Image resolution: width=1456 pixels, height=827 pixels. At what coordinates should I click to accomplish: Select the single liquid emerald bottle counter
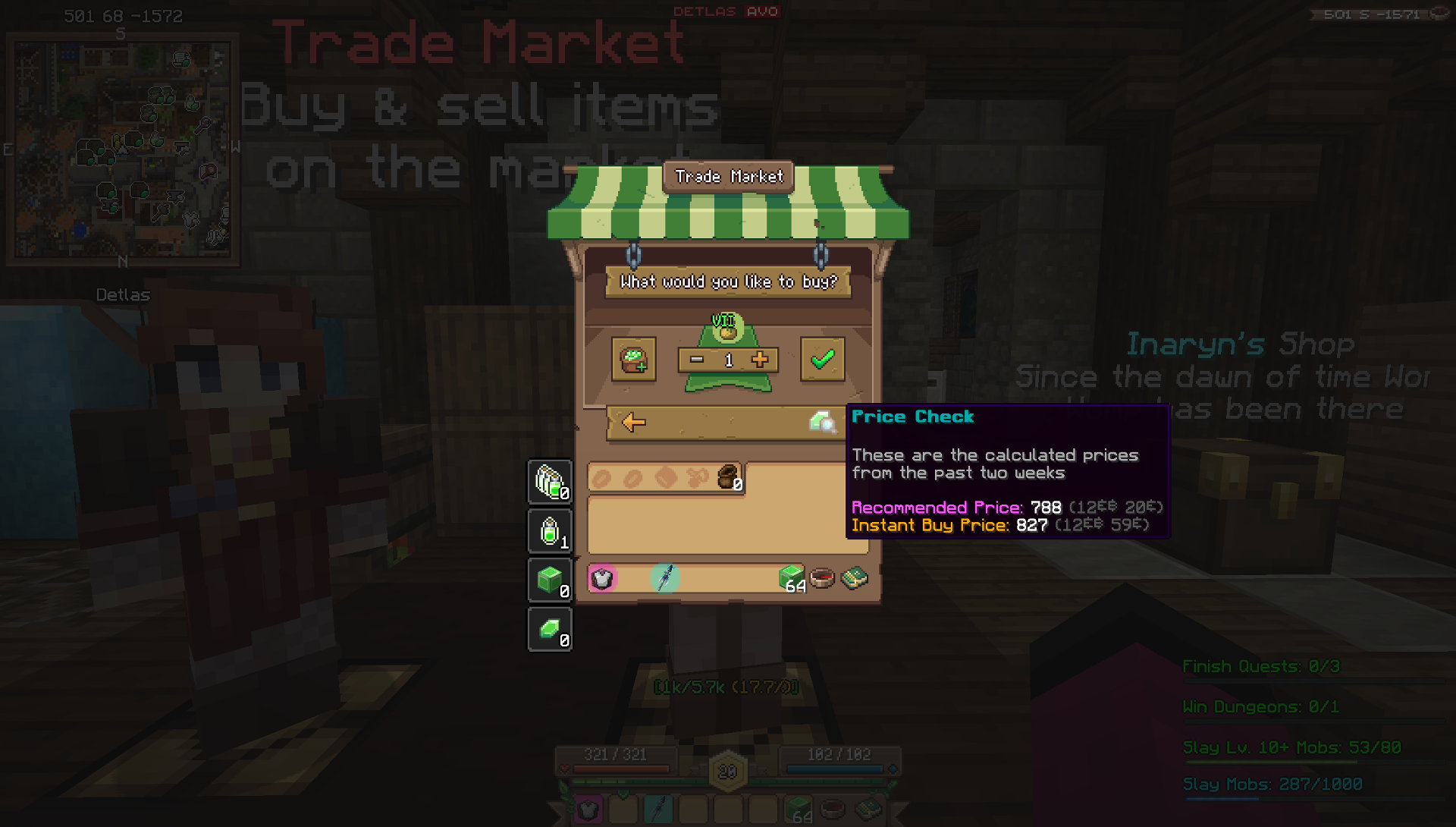(x=550, y=531)
